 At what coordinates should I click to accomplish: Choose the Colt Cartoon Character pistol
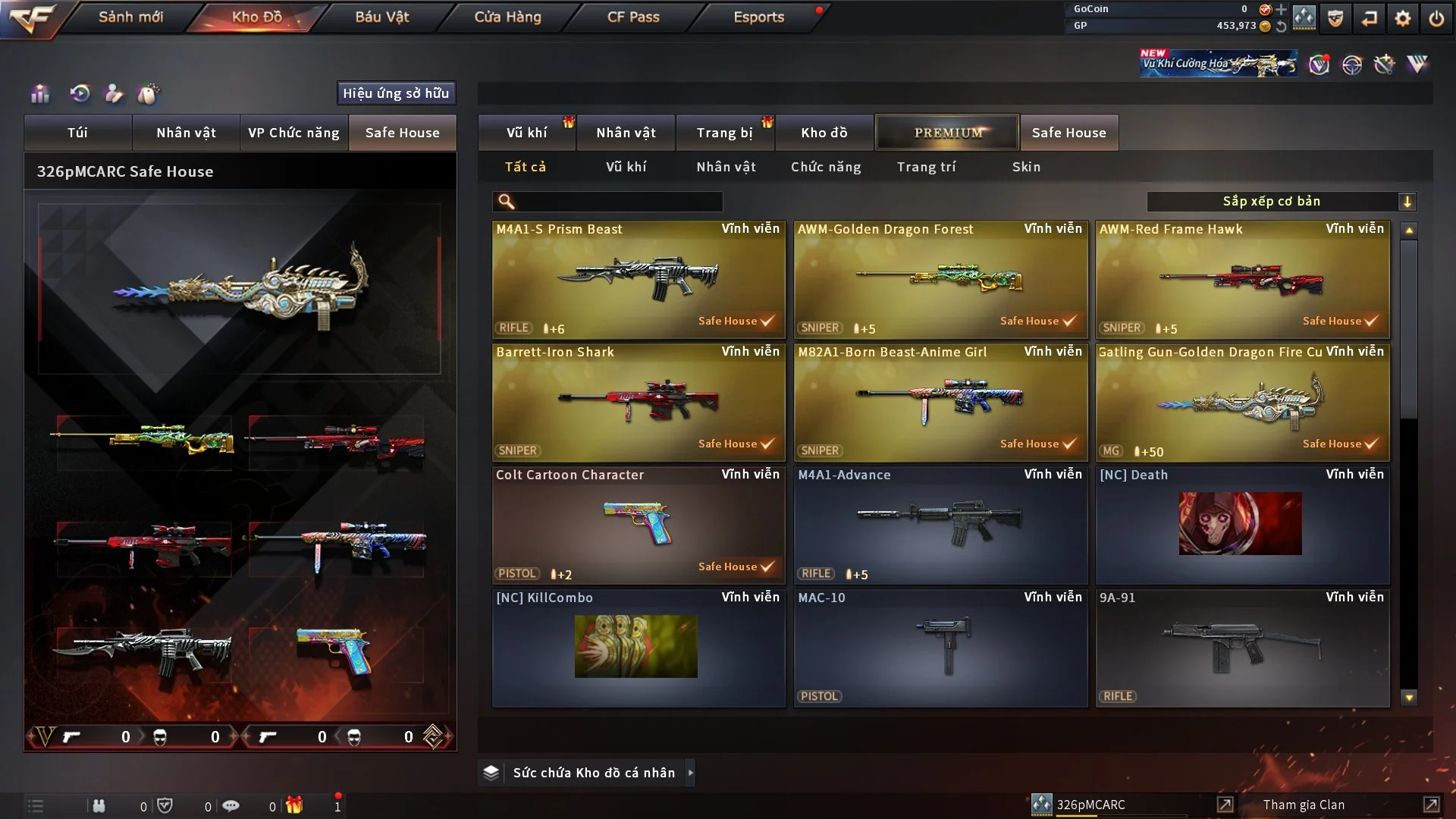click(x=638, y=525)
